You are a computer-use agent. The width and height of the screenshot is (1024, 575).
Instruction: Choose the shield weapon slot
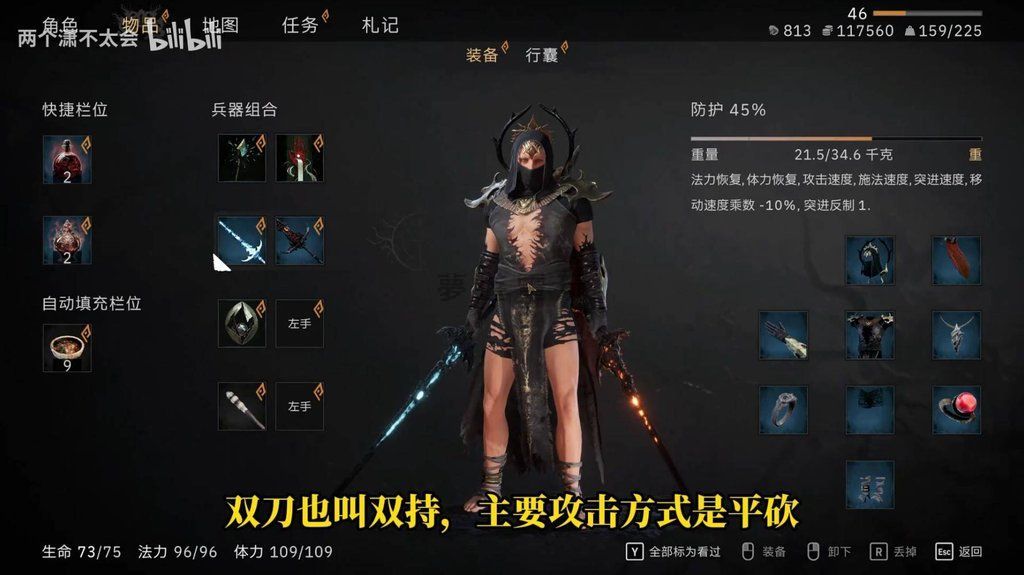[x=242, y=324]
